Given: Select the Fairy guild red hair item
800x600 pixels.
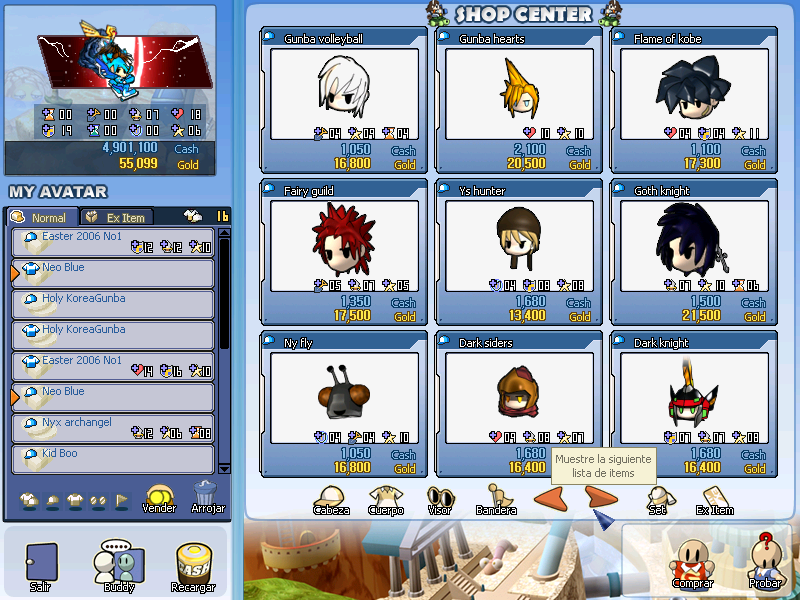Looking at the screenshot, I should (x=344, y=240).
